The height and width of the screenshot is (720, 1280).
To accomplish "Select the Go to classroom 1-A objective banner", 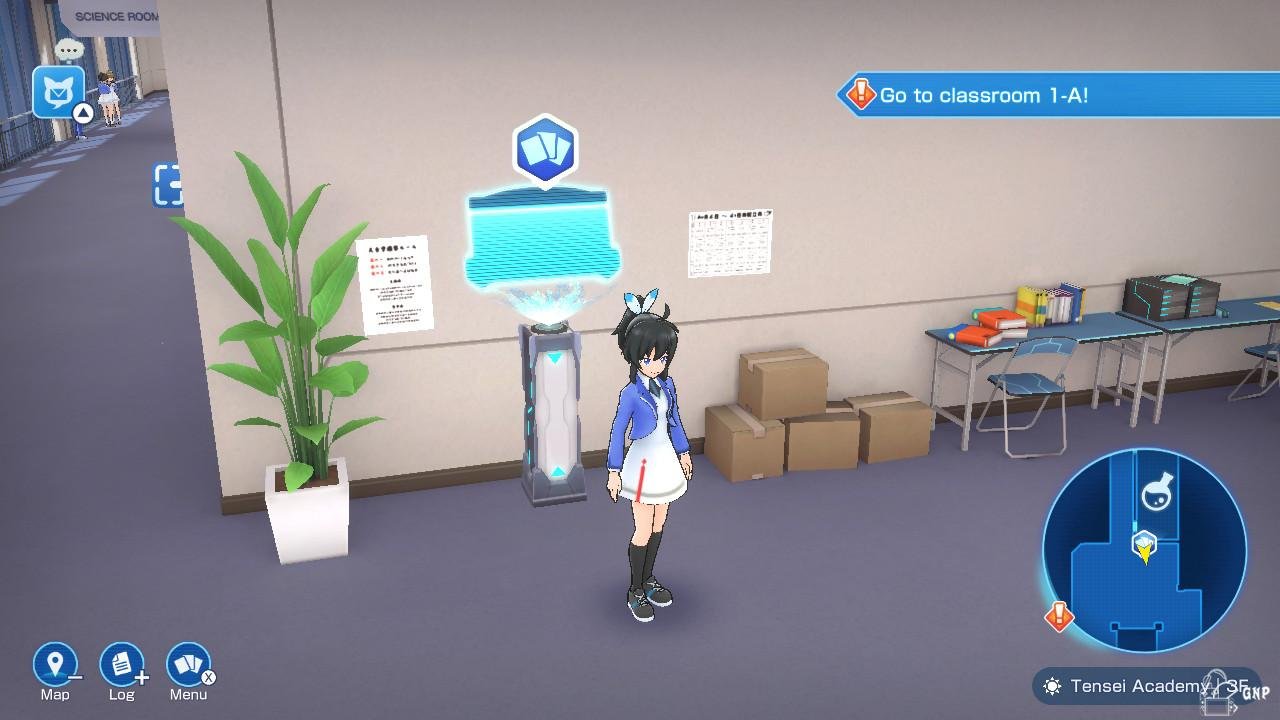I will coord(1058,96).
